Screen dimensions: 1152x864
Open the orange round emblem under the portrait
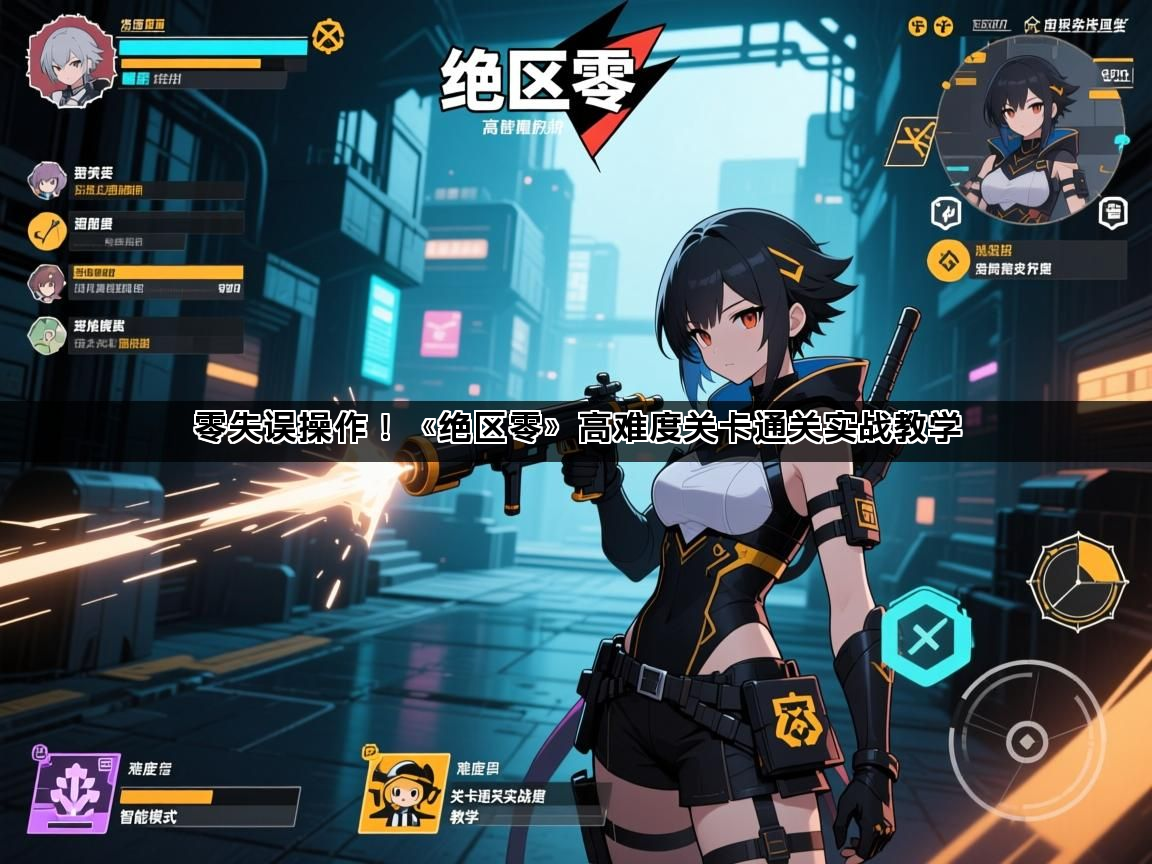click(x=946, y=260)
